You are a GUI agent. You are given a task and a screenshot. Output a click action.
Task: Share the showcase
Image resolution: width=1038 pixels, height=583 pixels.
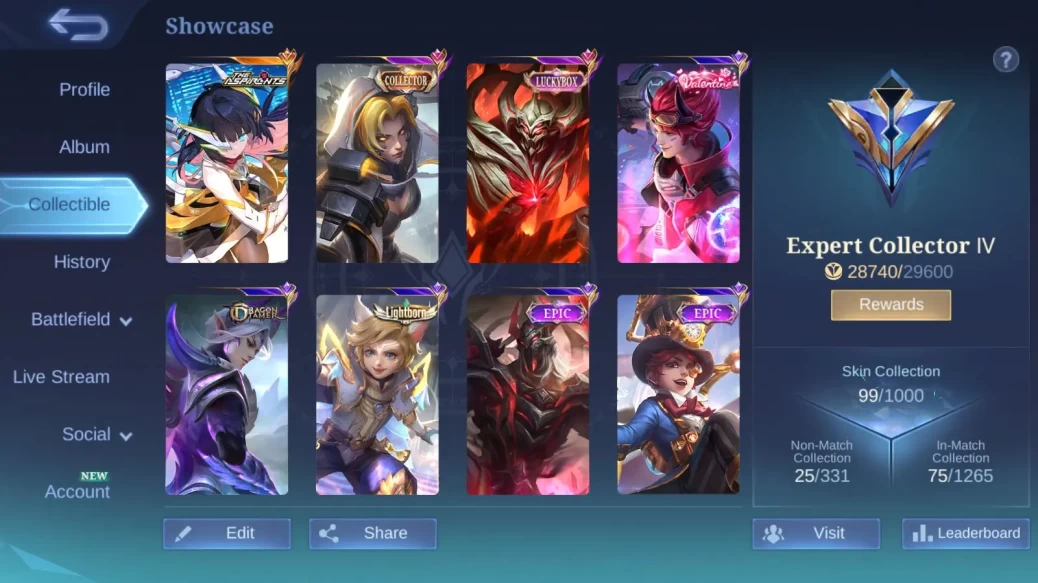372,533
